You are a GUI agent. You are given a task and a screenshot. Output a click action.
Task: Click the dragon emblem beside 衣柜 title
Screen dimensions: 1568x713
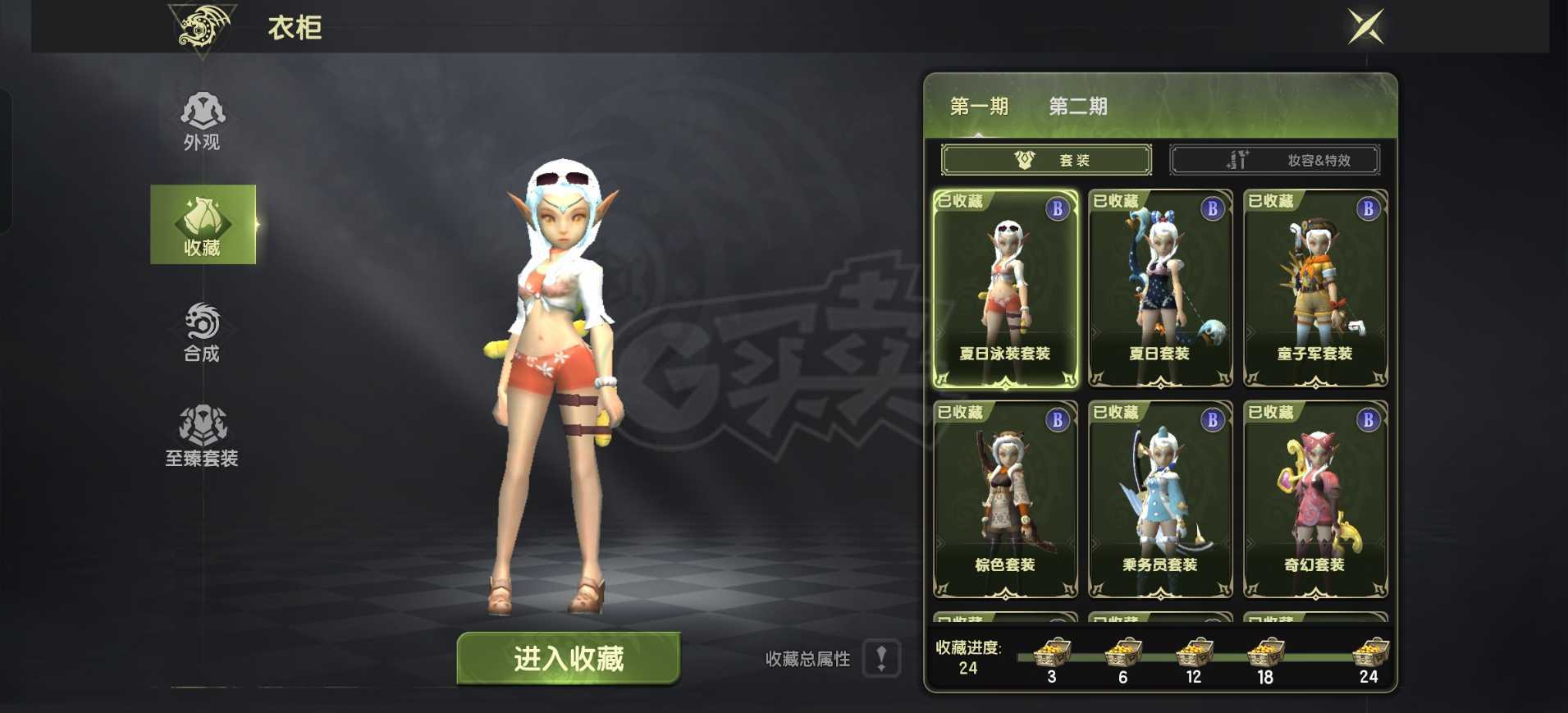click(x=201, y=28)
